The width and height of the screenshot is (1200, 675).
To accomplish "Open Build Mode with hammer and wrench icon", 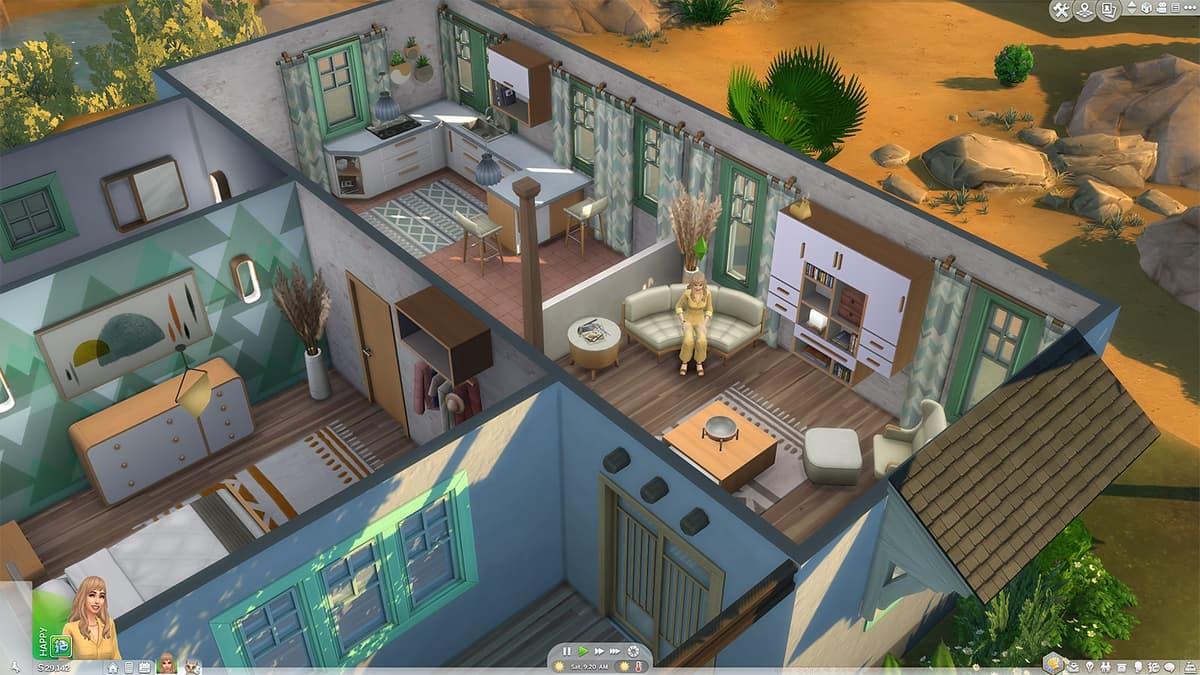I will pyautogui.click(x=1062, y=10).
